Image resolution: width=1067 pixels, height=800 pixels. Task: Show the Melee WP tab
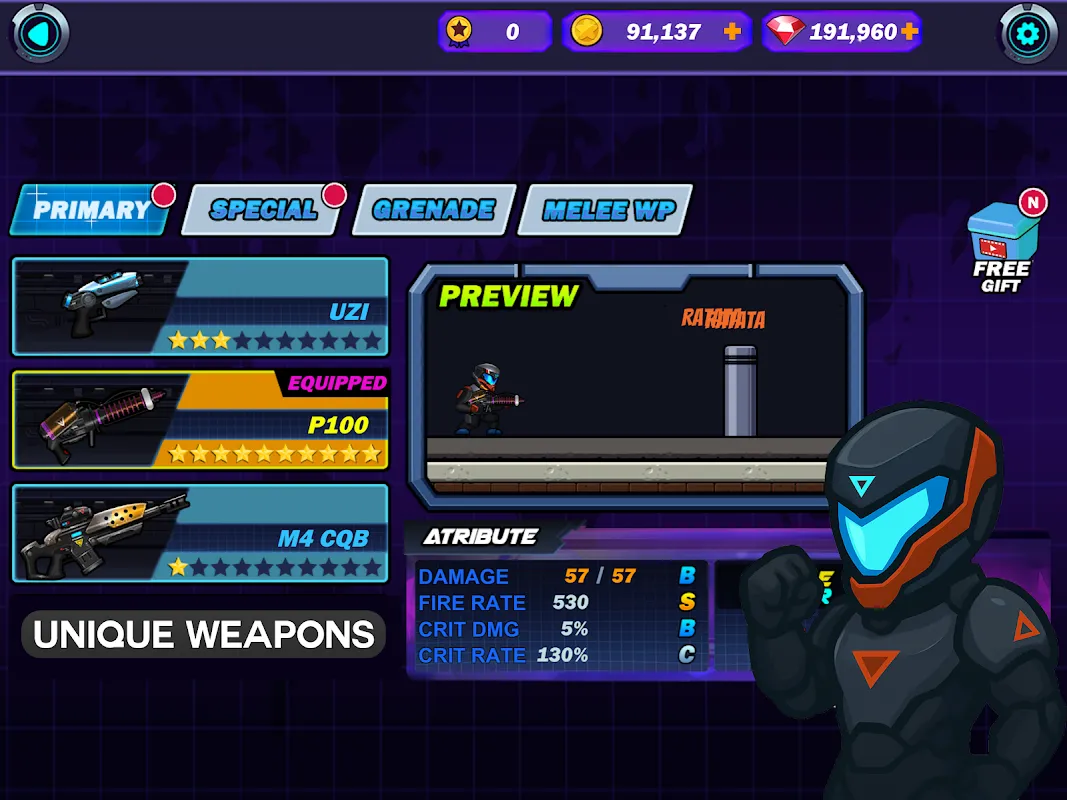(609, 210)
